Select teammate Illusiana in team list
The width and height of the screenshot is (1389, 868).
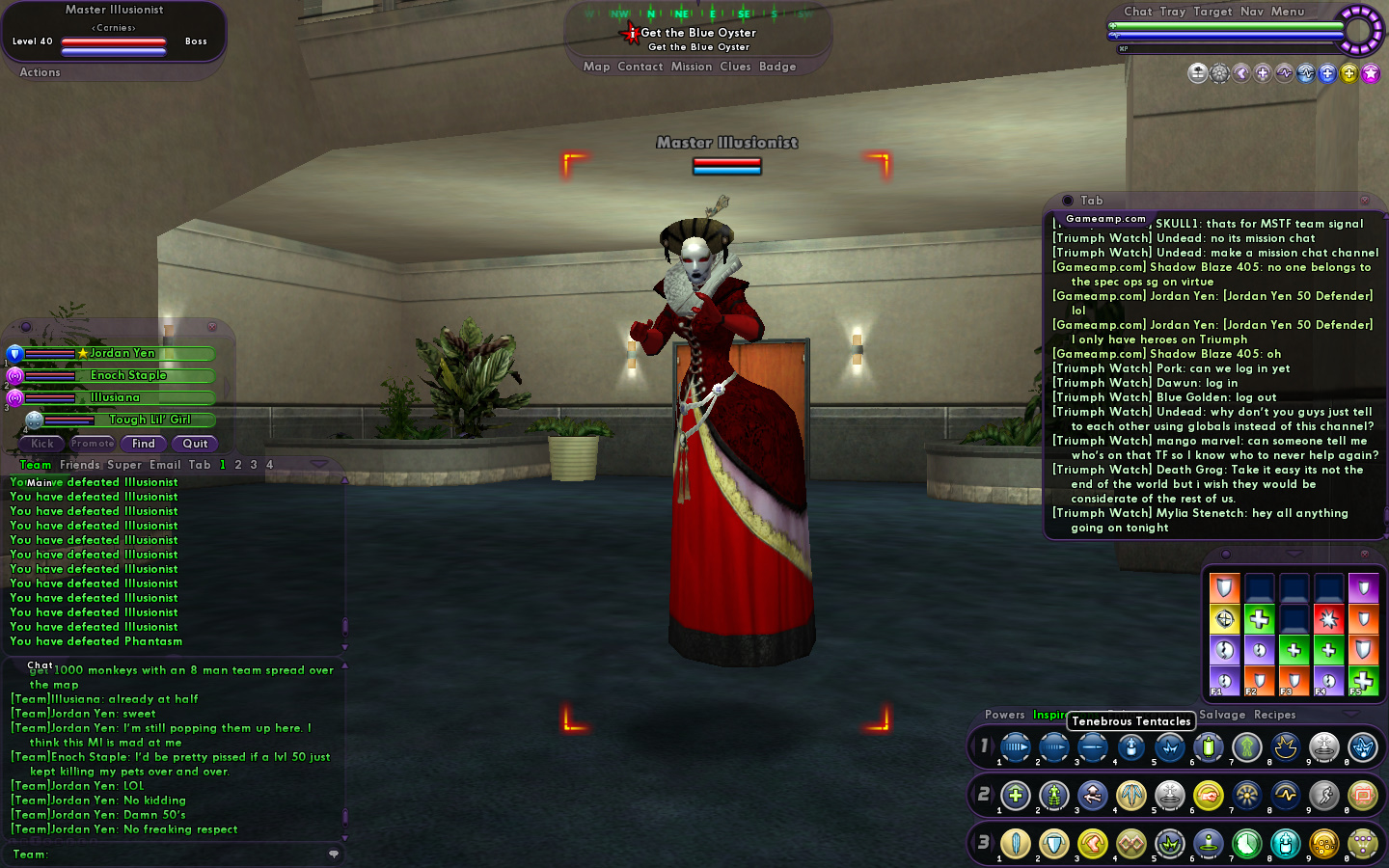(x=116, y=397)
